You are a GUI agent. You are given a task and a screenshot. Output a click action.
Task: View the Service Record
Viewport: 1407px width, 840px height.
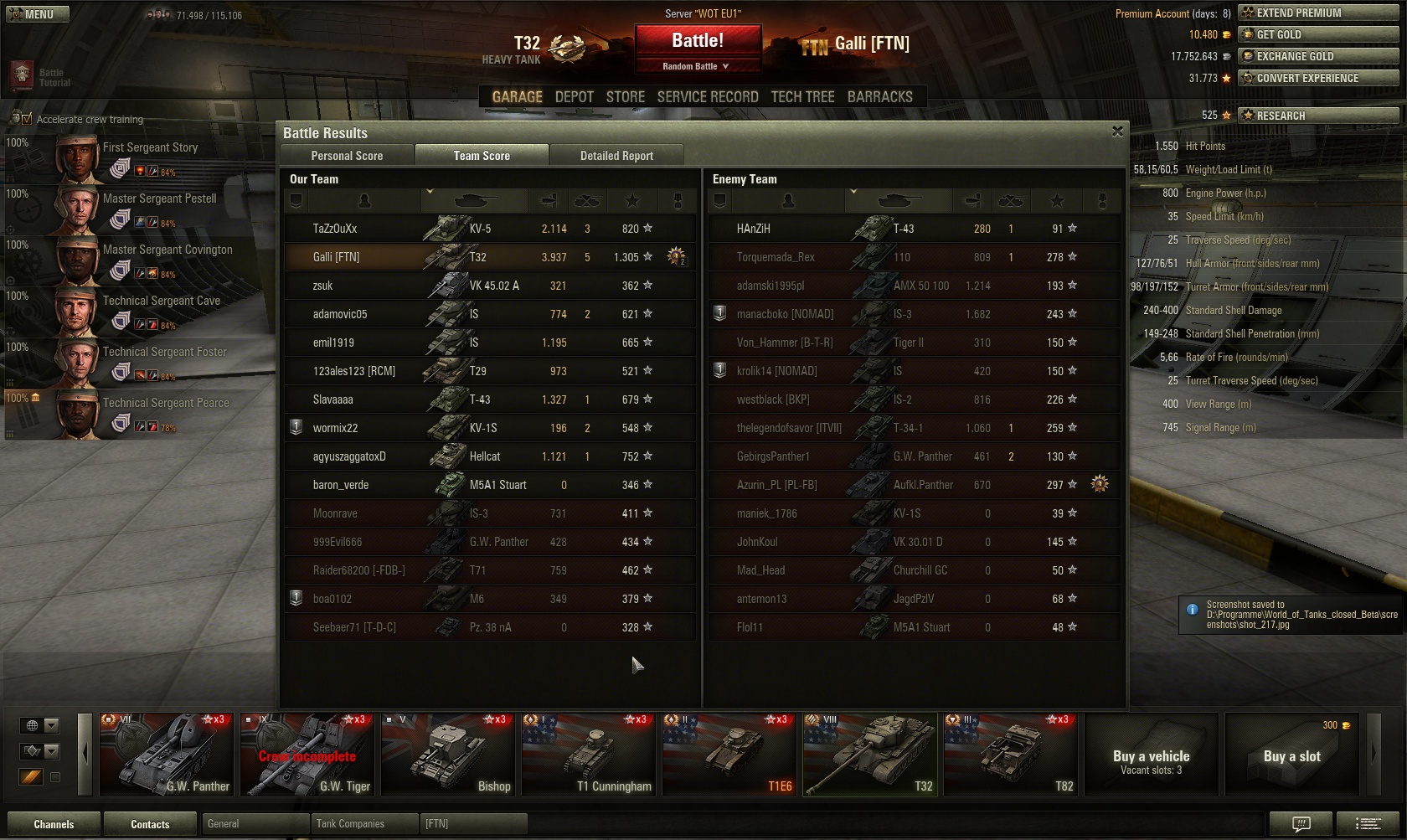point(708,97)
